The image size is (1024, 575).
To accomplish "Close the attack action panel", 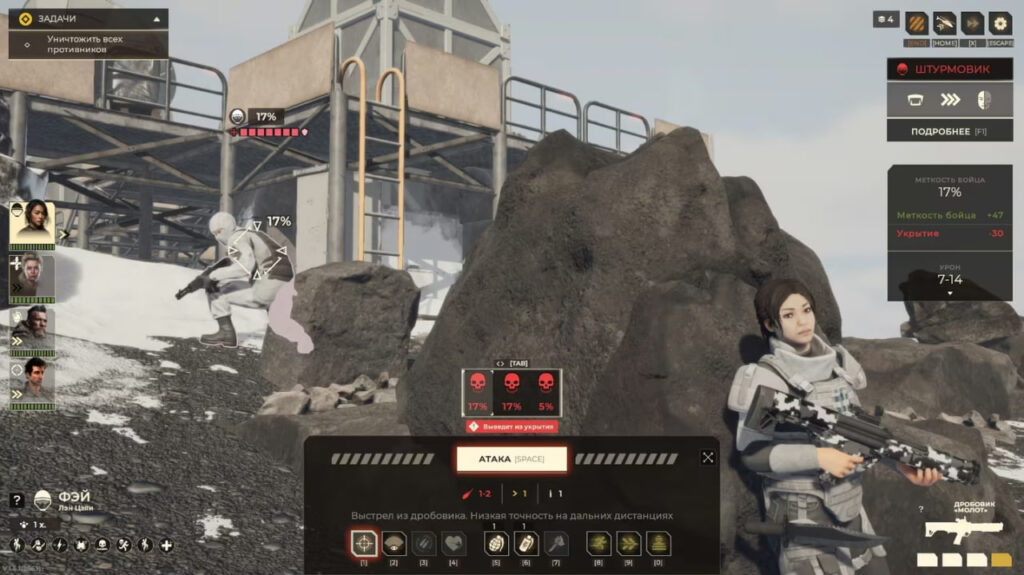I will (708, 458).
